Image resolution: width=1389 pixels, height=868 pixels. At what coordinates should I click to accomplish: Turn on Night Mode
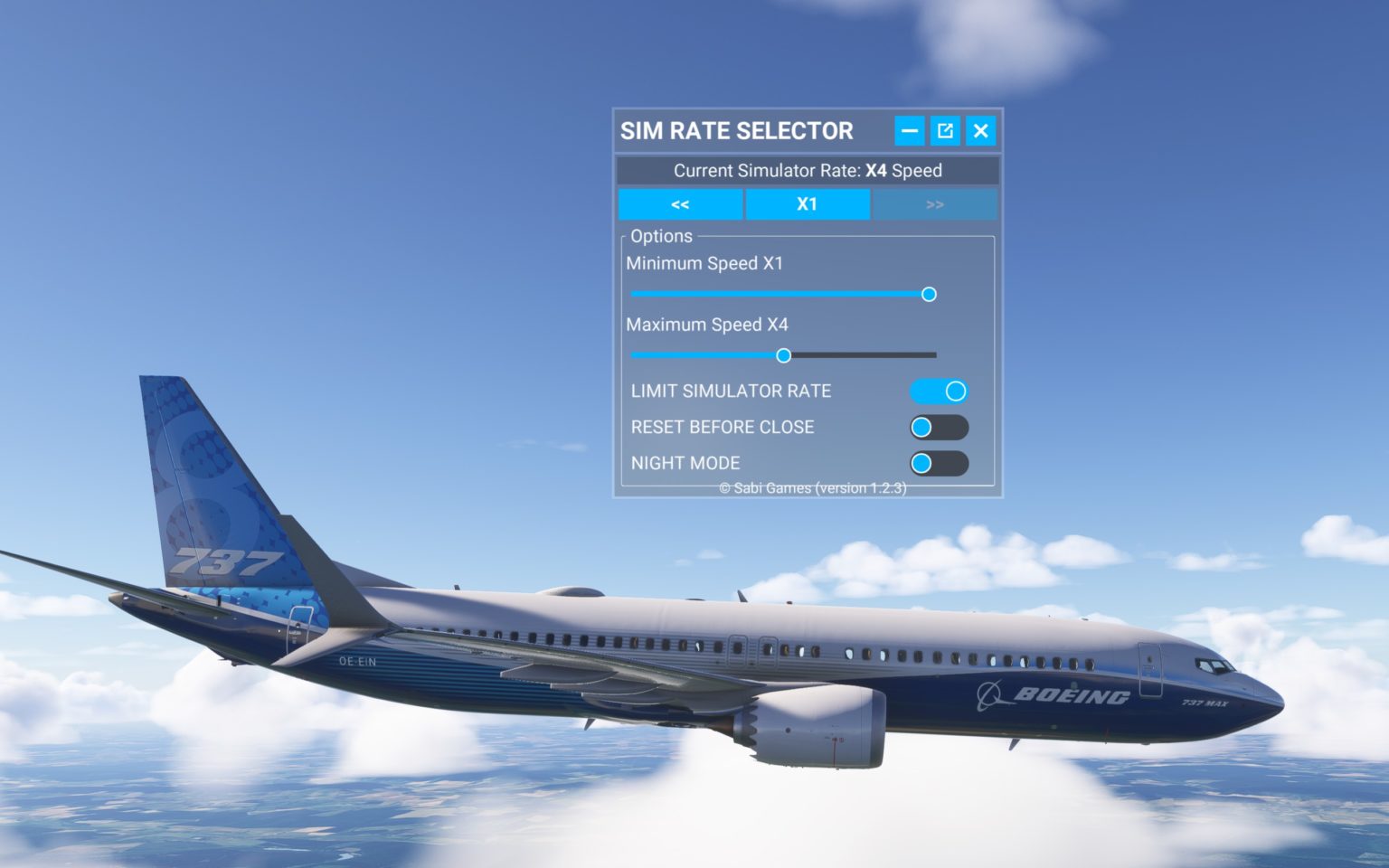coord(940,463)
